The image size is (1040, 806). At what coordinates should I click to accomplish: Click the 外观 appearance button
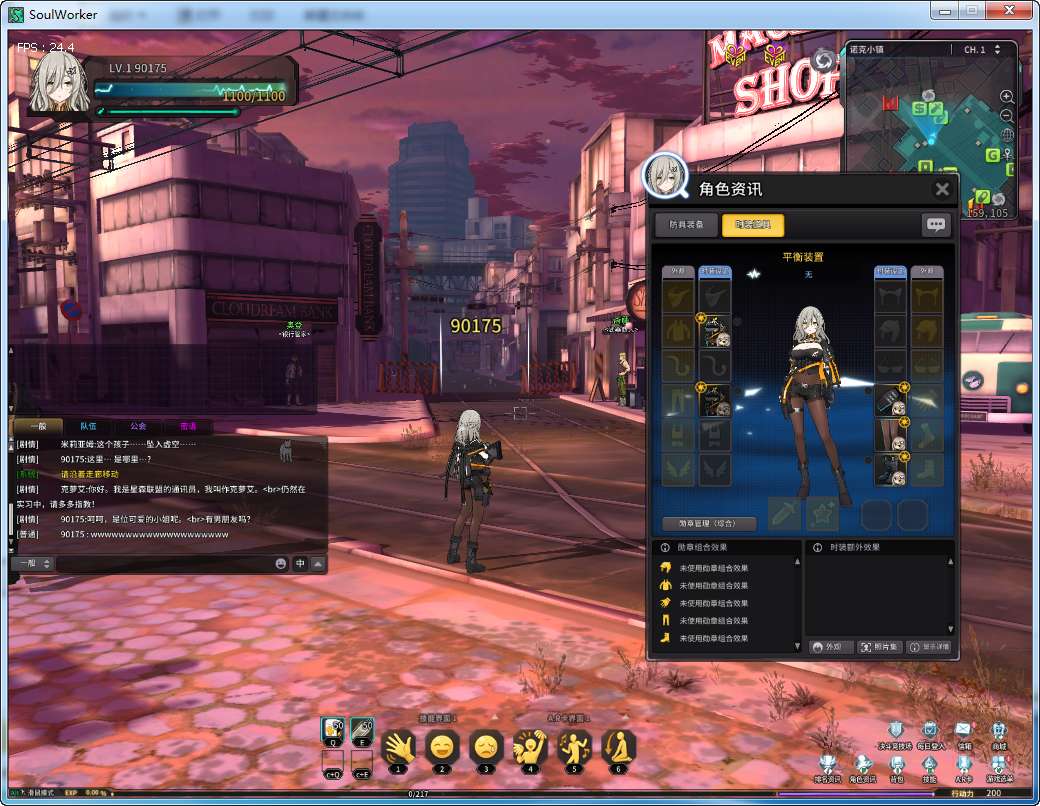(x=830, y=647)
